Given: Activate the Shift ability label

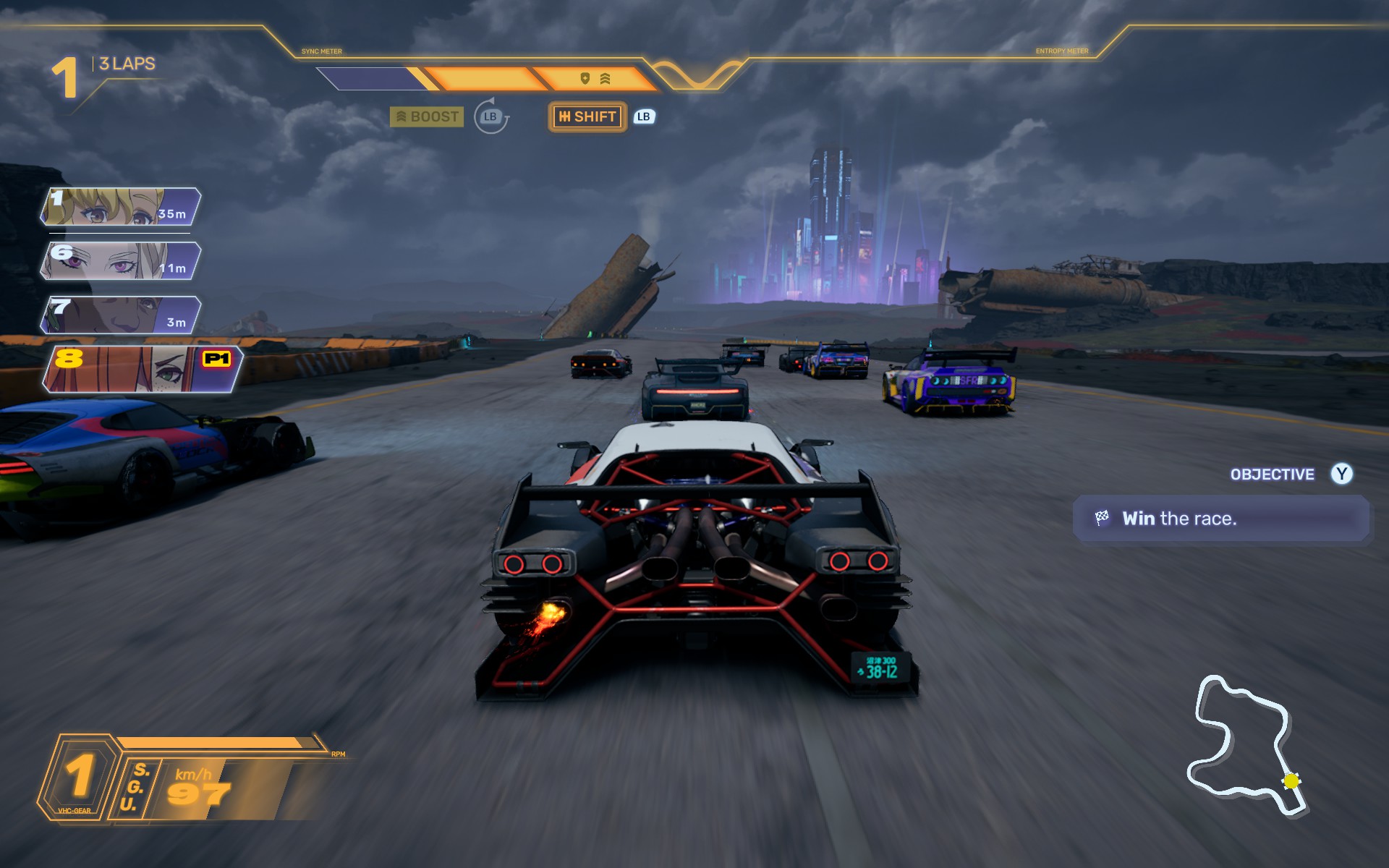Looking at the screenshot, I should [587, 116].
